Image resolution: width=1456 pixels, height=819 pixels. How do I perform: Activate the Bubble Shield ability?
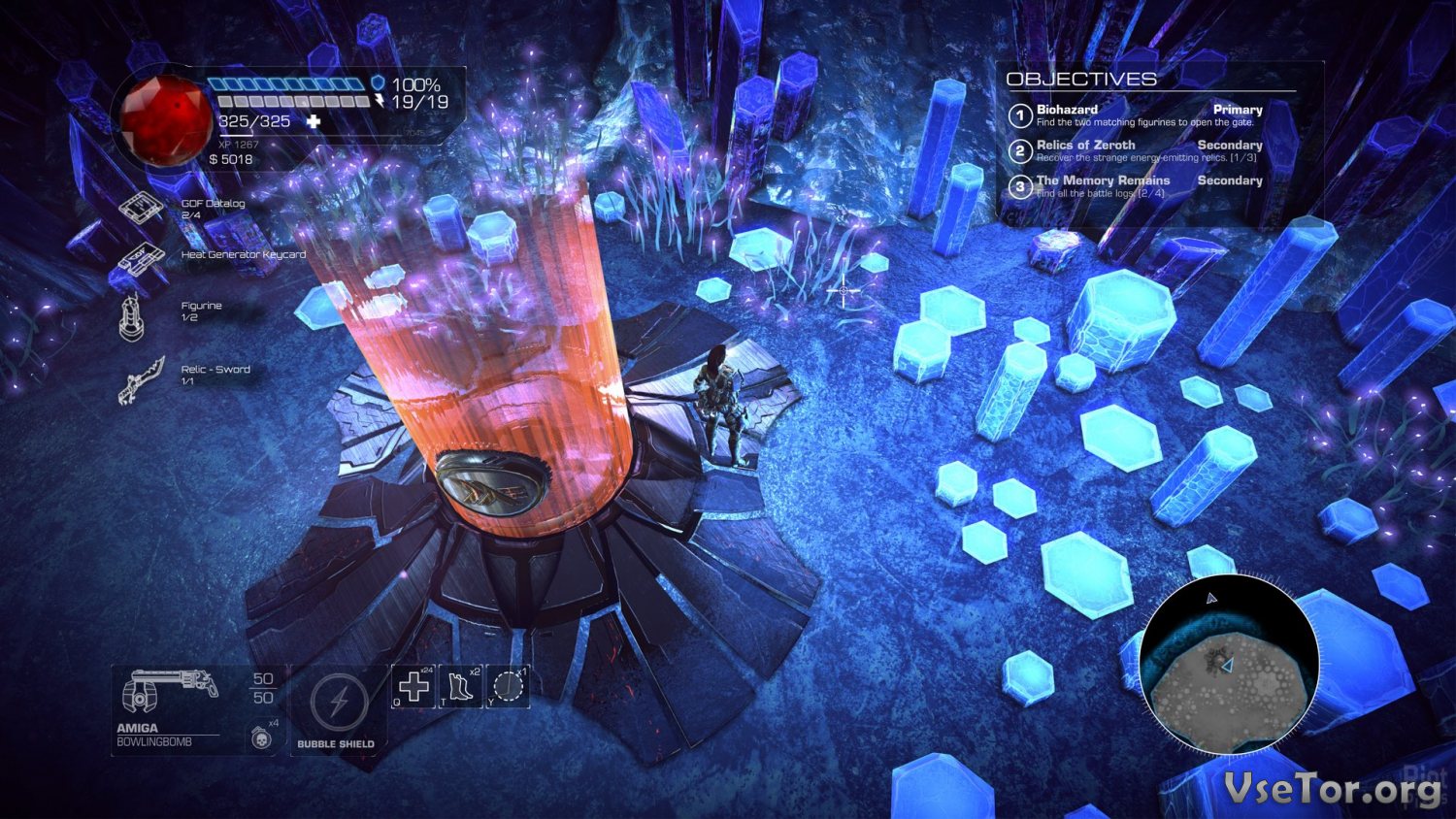click(338, 703)
